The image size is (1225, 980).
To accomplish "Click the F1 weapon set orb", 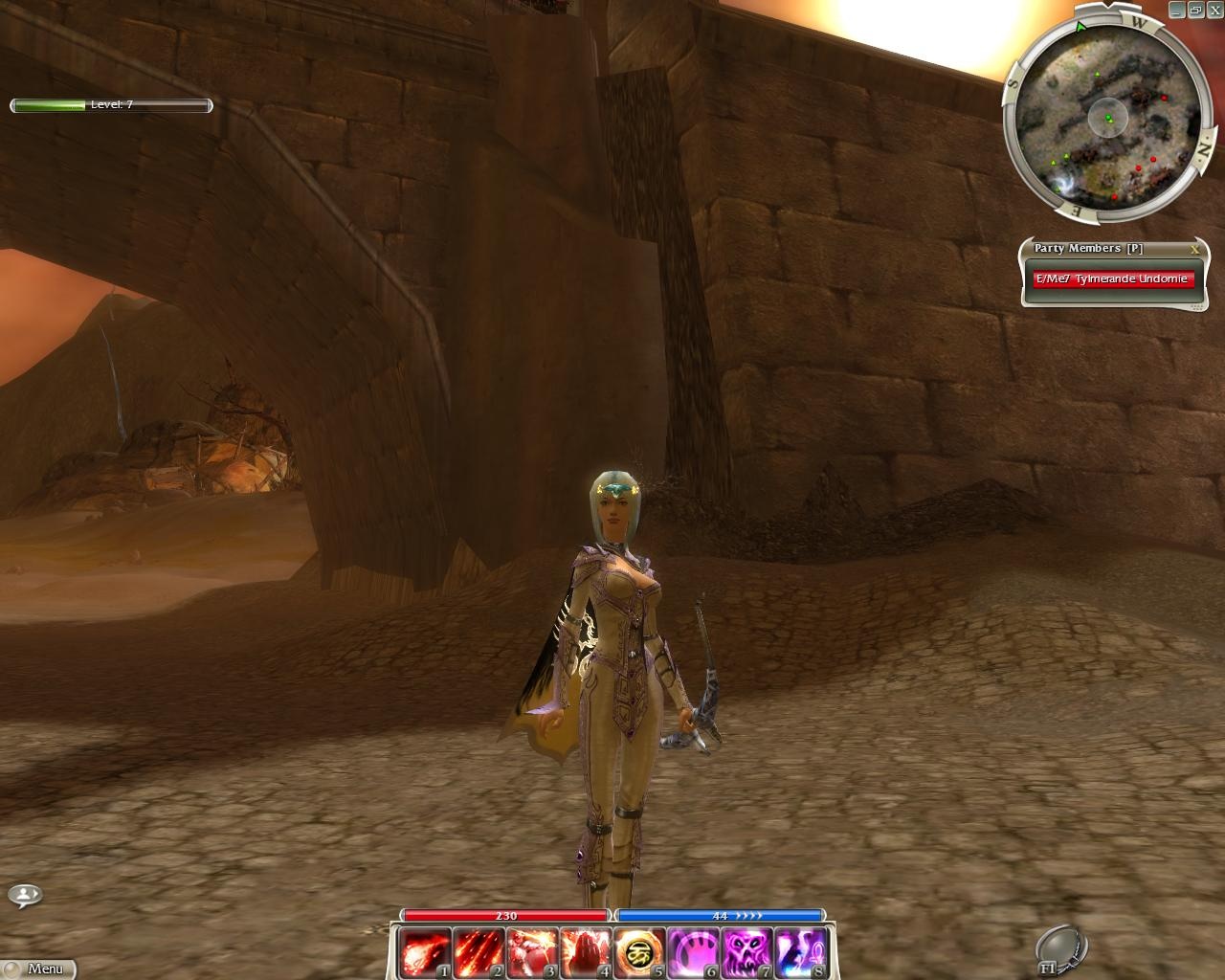I will [x=1060, y=946].
